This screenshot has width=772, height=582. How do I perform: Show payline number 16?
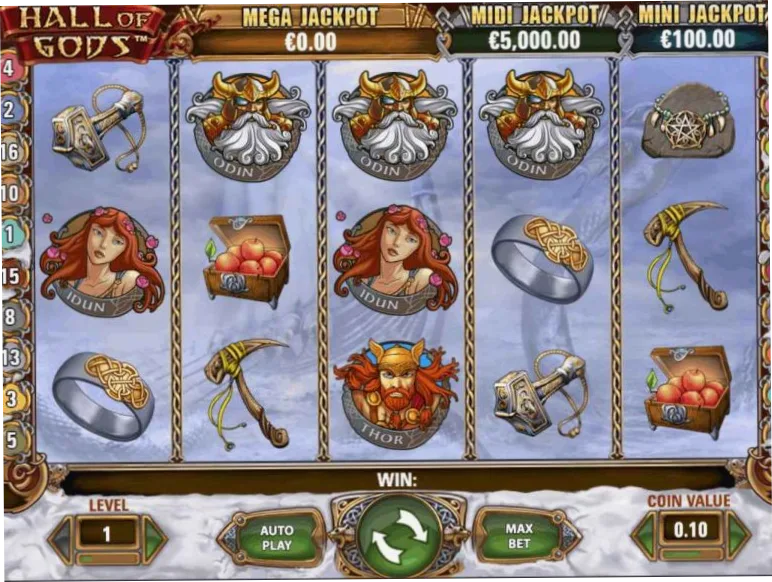[x=10, y=151]
